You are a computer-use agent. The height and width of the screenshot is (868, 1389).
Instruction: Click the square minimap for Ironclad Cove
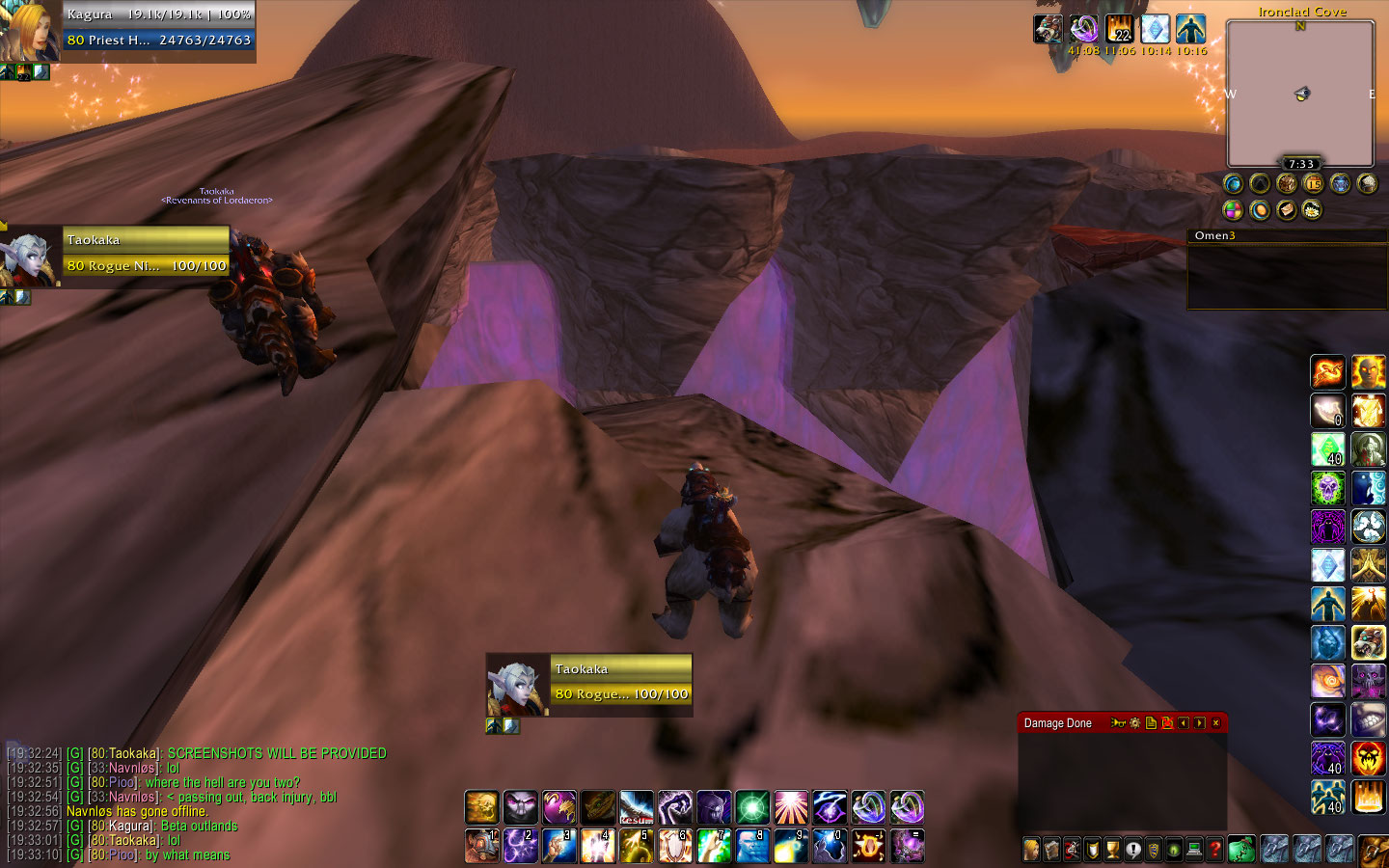pyautogui.click(x=1300, y=94)
